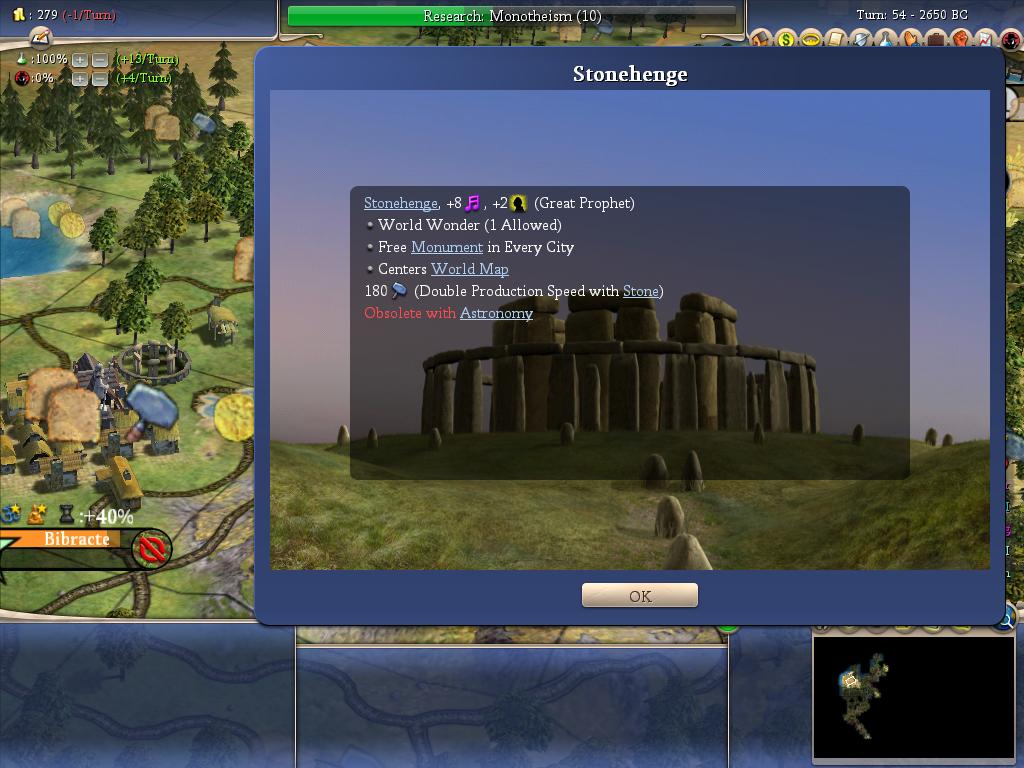
Task: Open the turn log notepad icon
Action: point(39,37)
